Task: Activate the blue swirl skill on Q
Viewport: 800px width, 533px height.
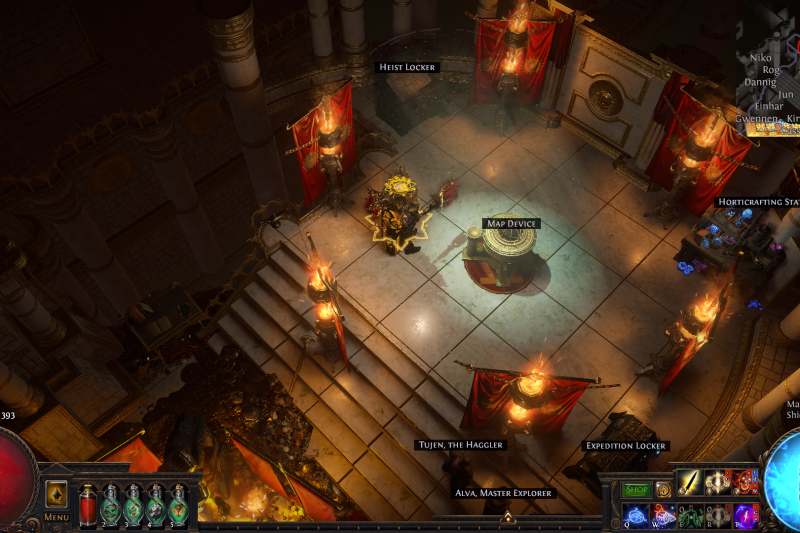Action: point(636,514)
